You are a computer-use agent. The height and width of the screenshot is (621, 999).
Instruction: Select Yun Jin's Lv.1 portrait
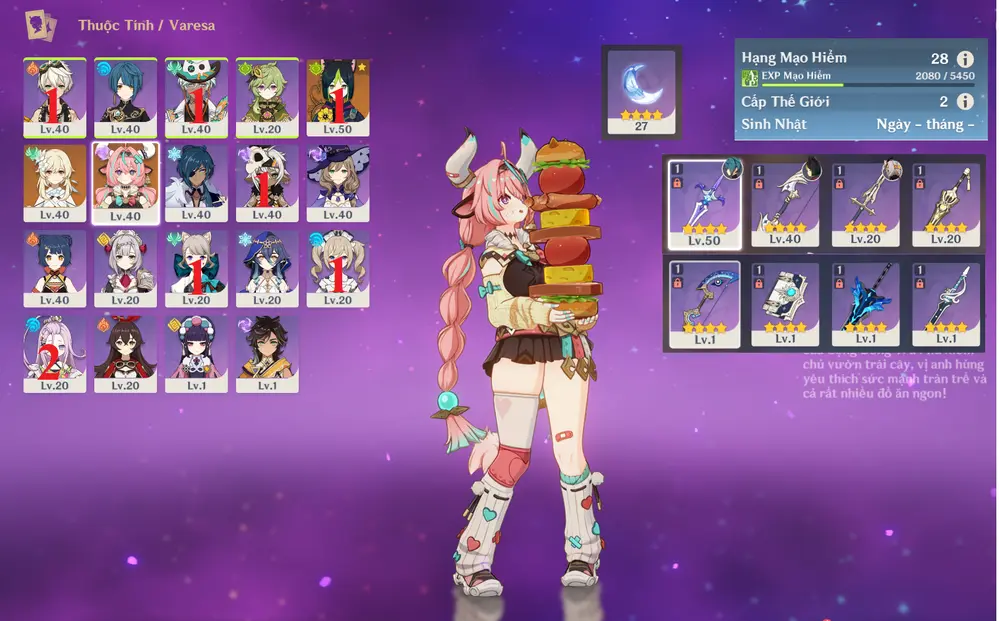[197, 353]
